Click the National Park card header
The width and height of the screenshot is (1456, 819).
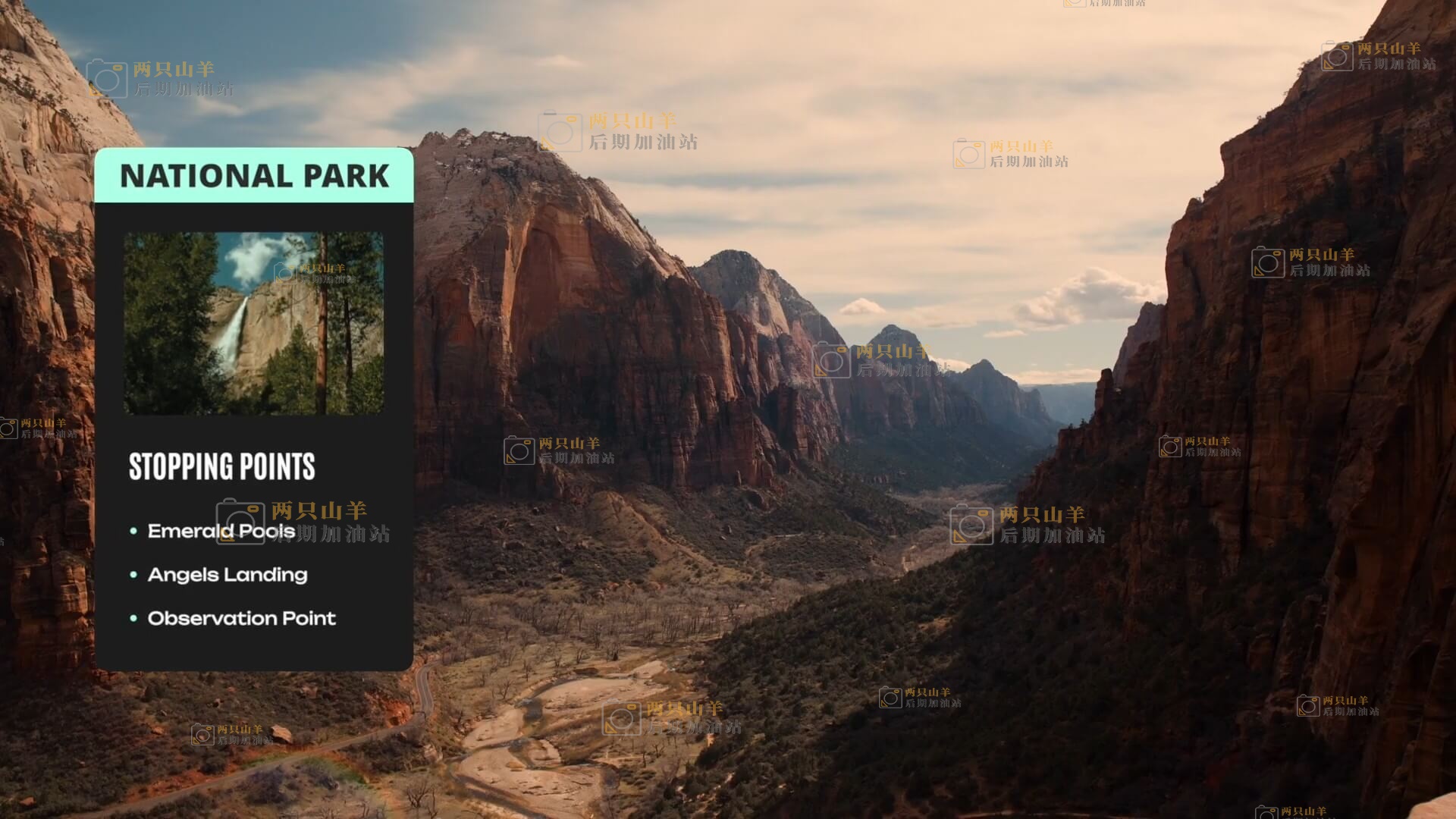254,176
